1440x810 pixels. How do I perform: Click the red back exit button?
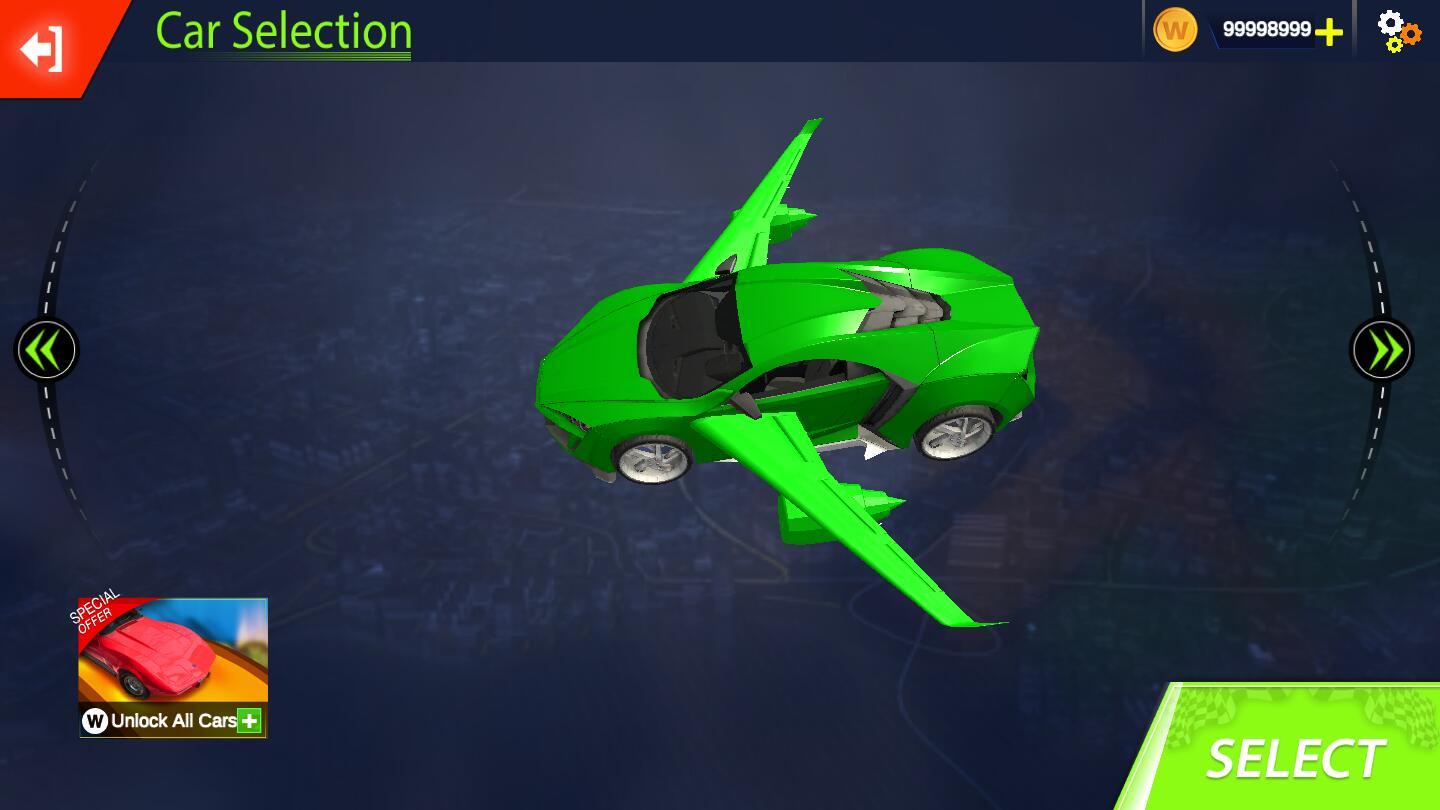point(44,47)
